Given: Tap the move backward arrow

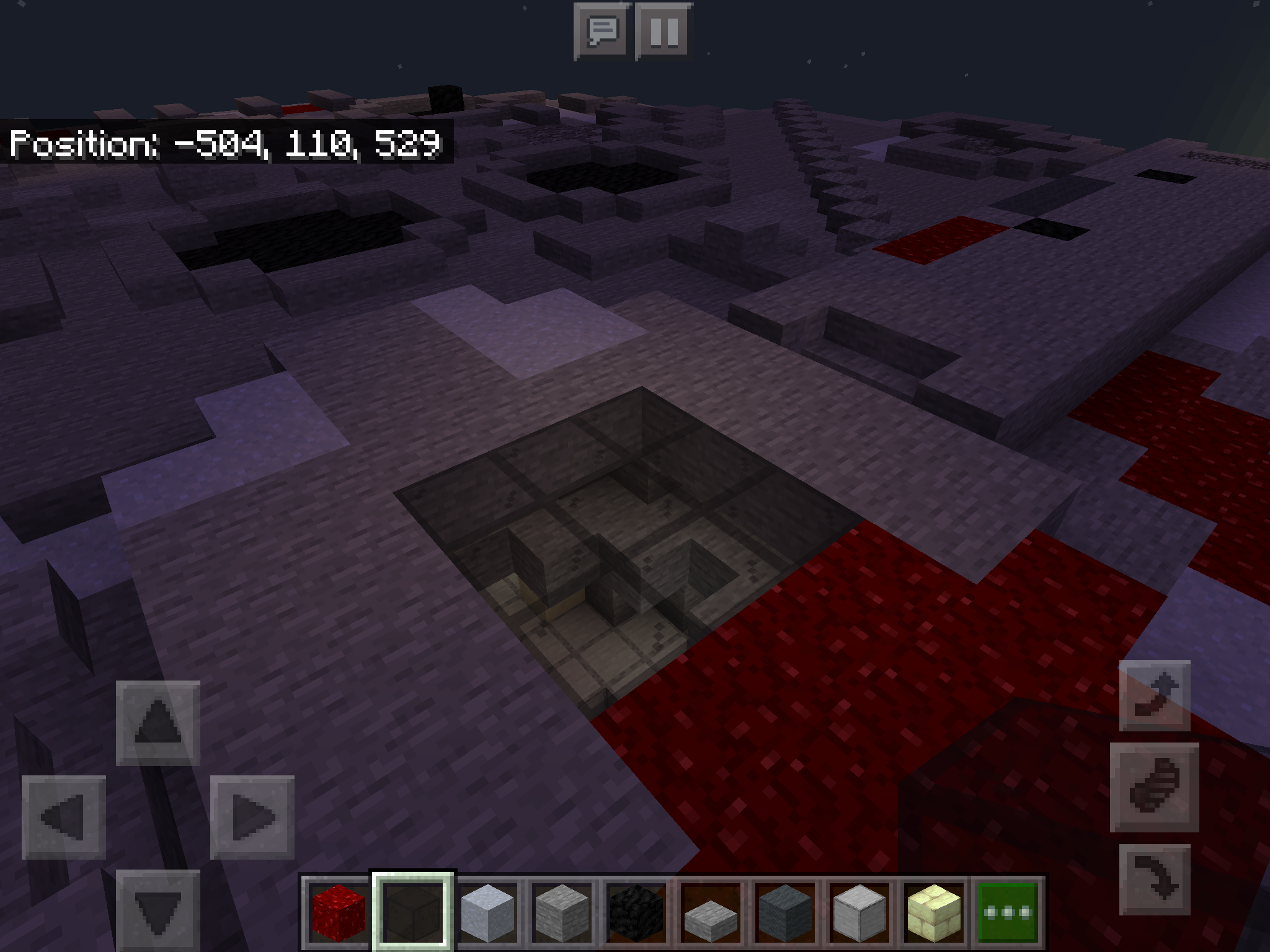Looking at the screenshot, I should pos(158,910).
